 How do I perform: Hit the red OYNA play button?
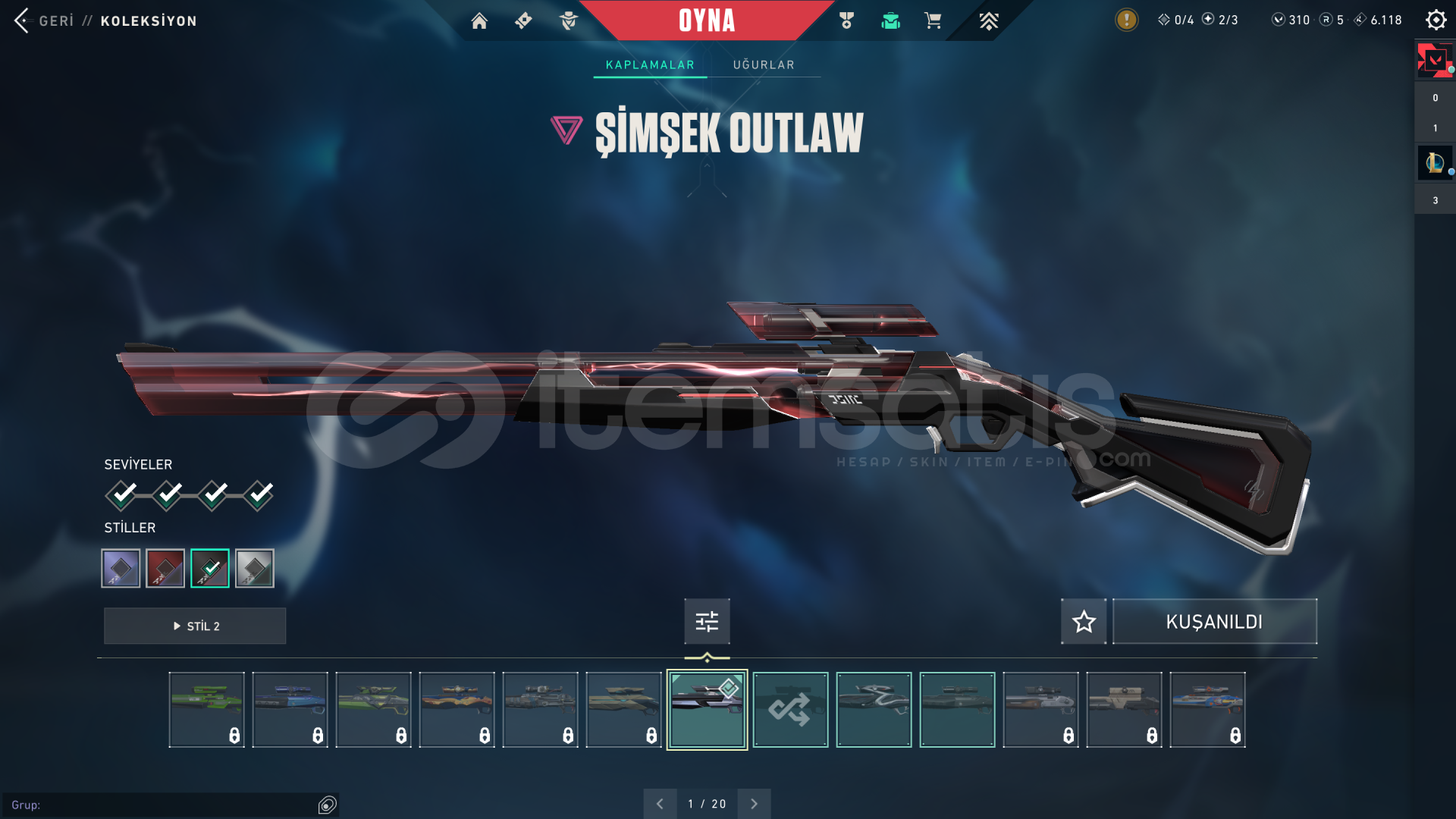[706, 20]
